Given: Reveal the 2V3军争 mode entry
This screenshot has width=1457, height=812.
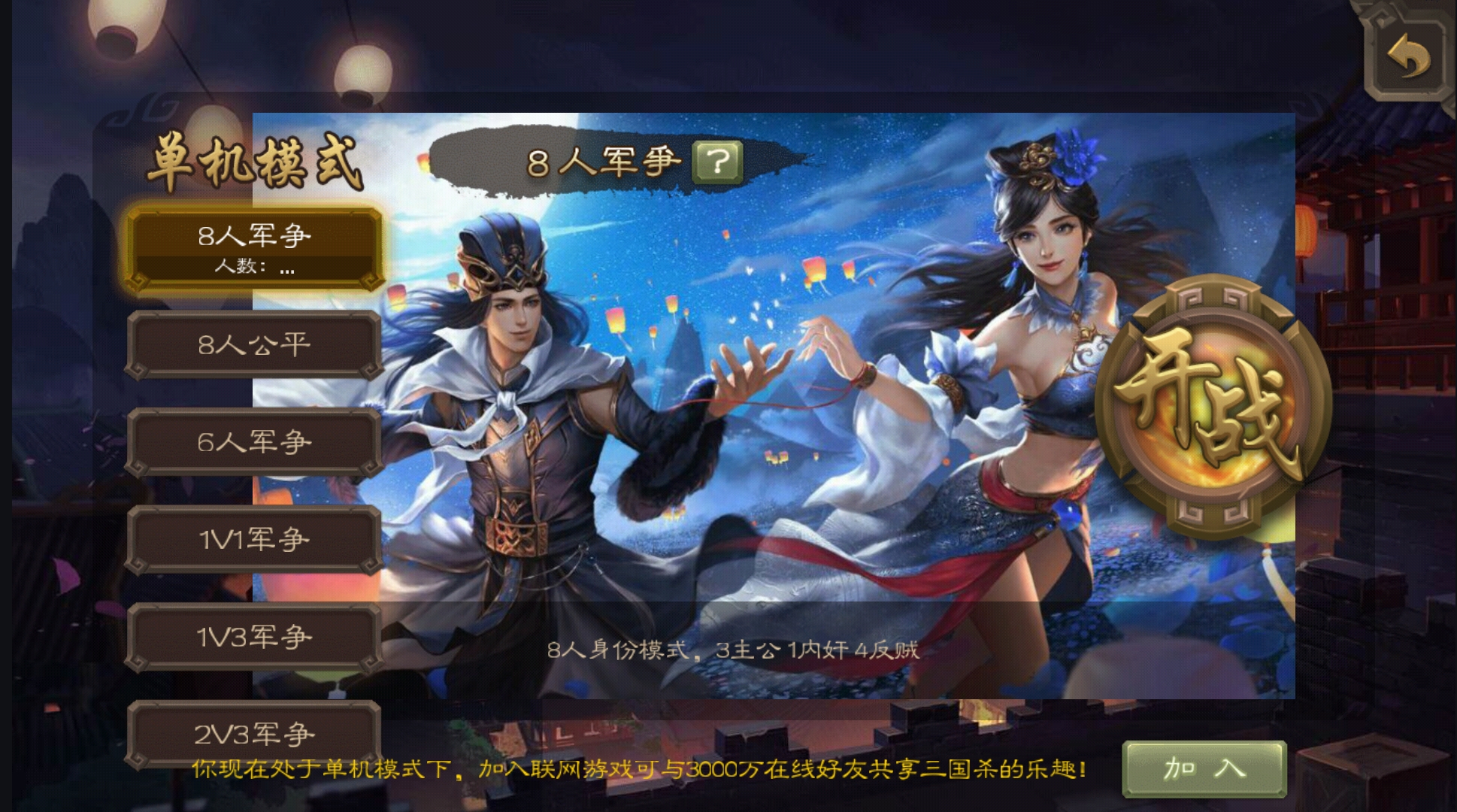Looking at the screenshot, I should click(254, 733).
